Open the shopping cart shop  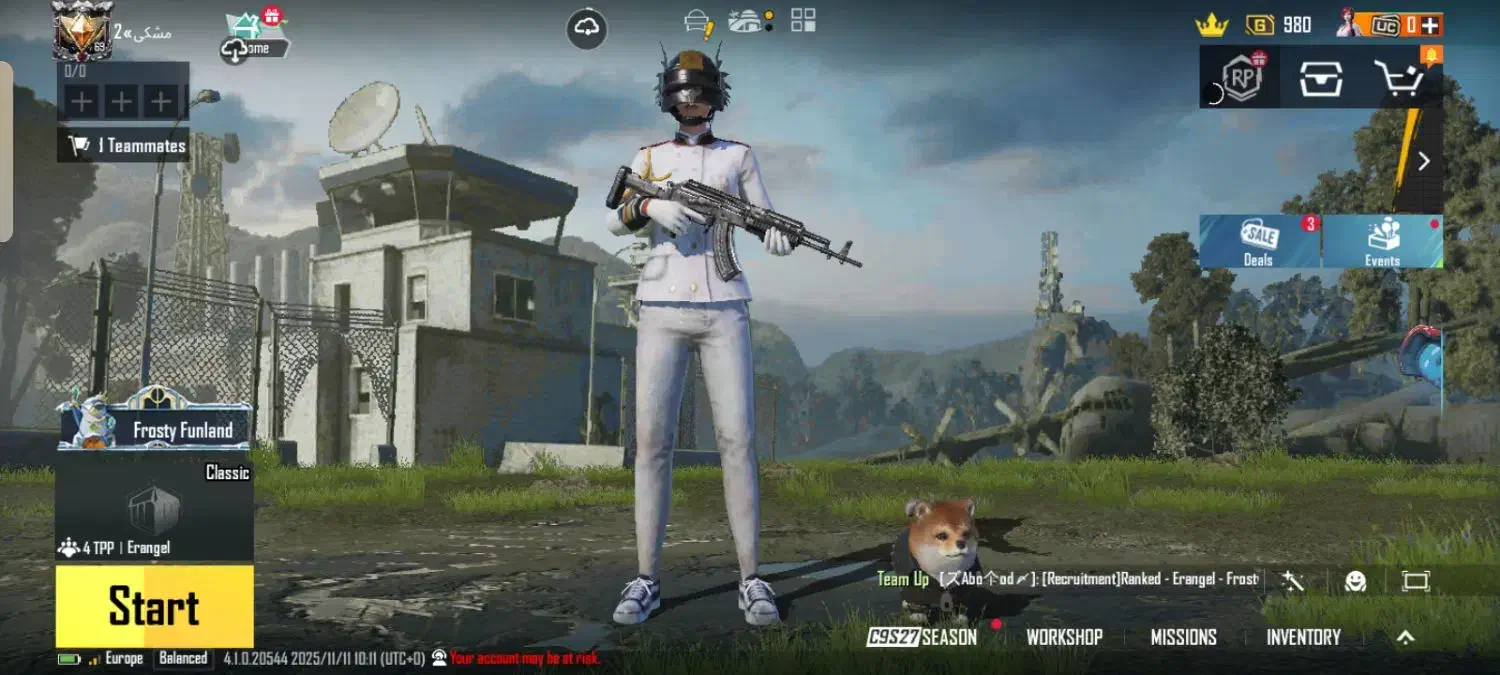1400,78
